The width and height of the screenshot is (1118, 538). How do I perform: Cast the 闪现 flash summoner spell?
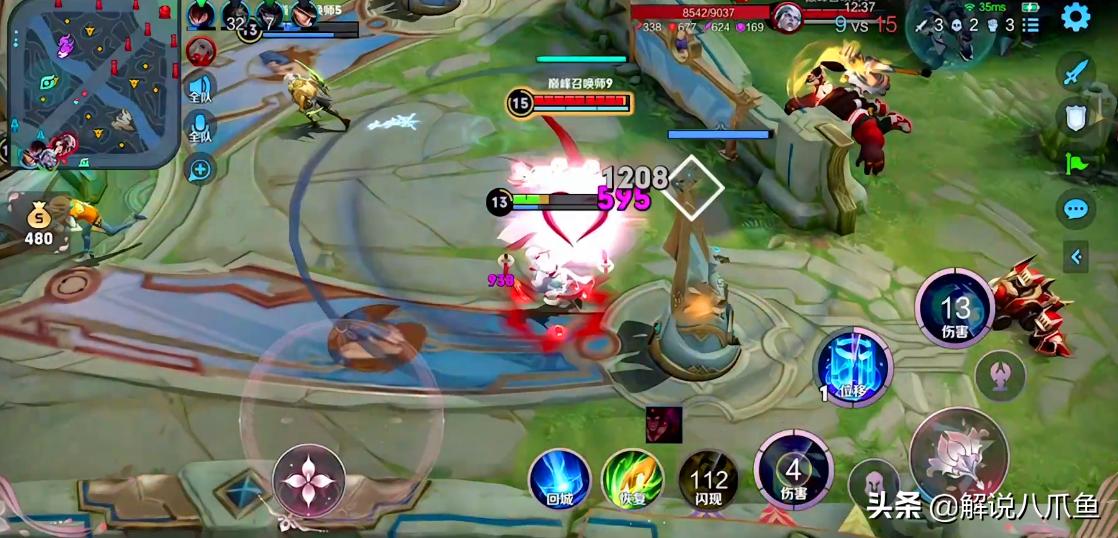(709, 478)
